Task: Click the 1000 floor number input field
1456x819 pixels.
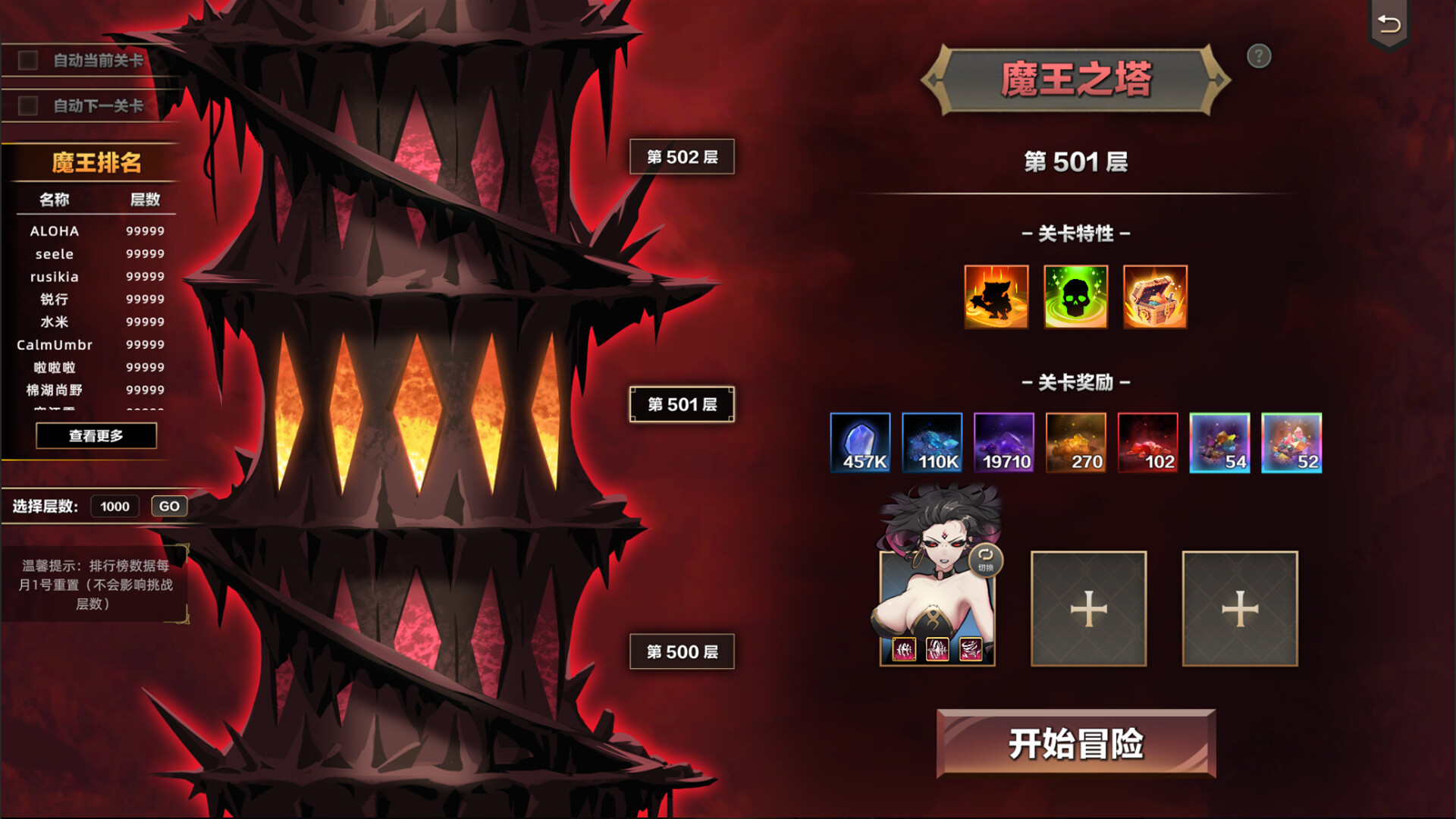Action: point(115,506)
